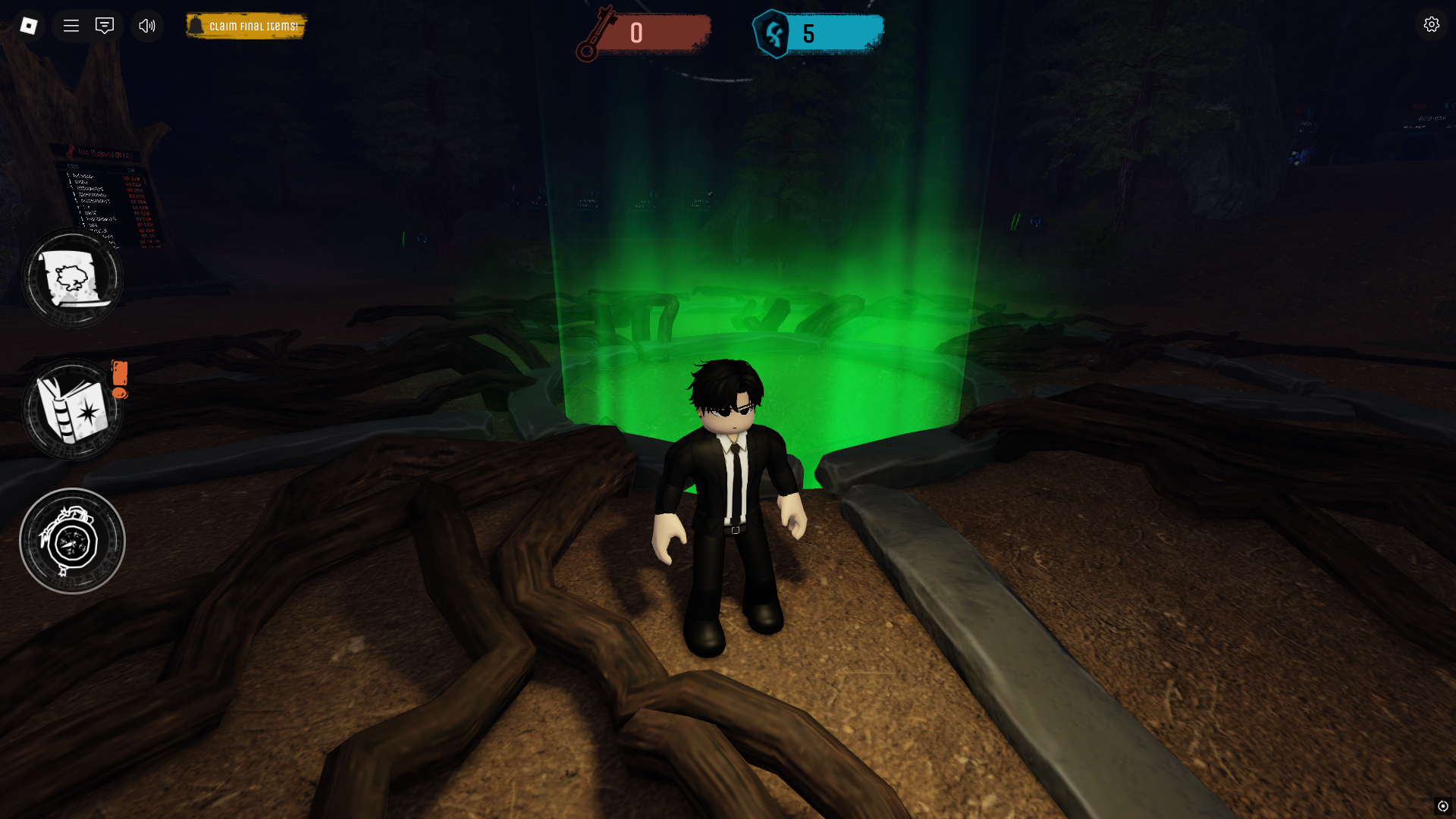1456x819 pixels.
Task: Mute the sound speaker icon
Action: [147, 26]
